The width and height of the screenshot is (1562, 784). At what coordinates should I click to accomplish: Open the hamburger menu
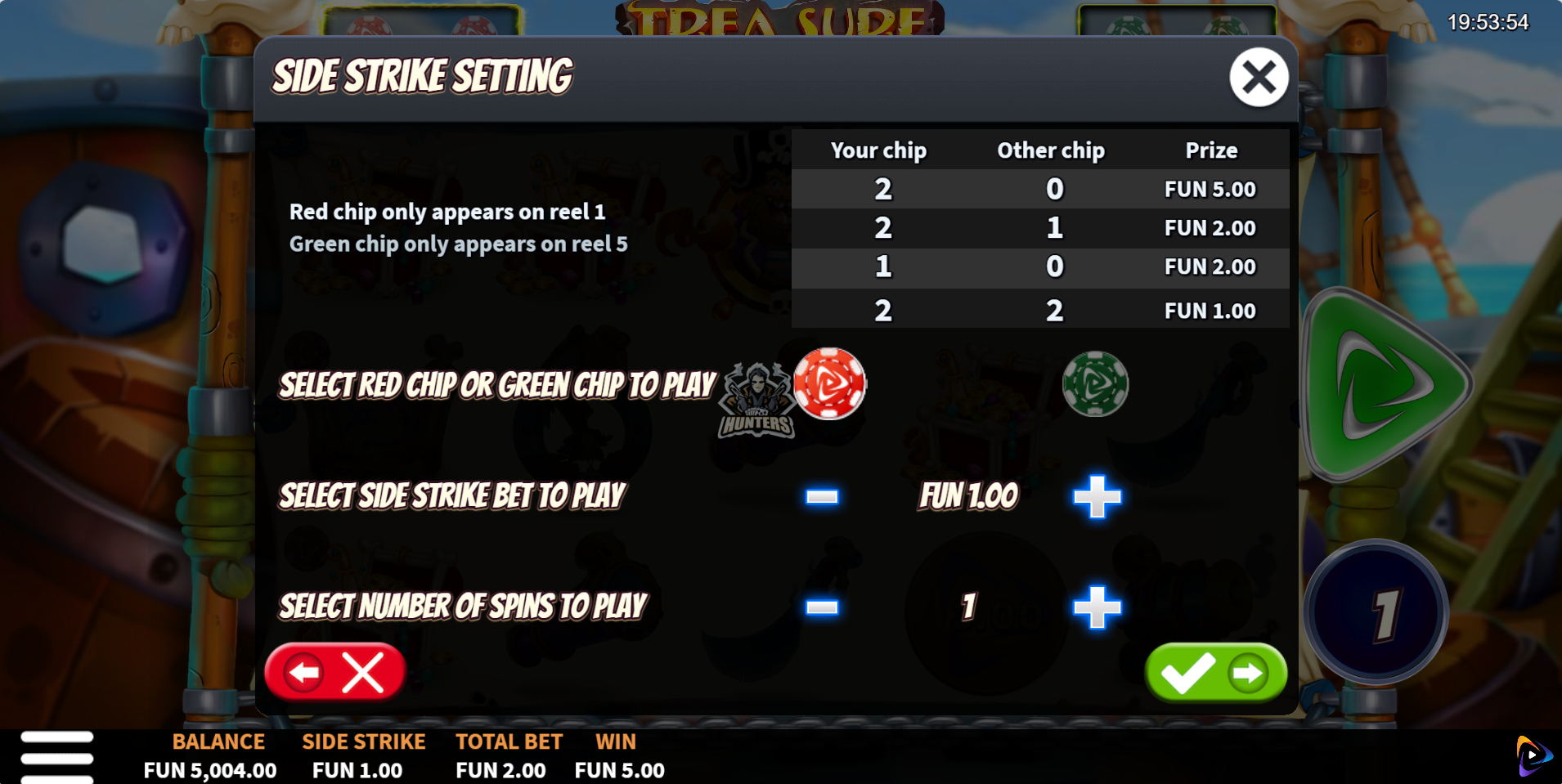[x=57, y=757]
